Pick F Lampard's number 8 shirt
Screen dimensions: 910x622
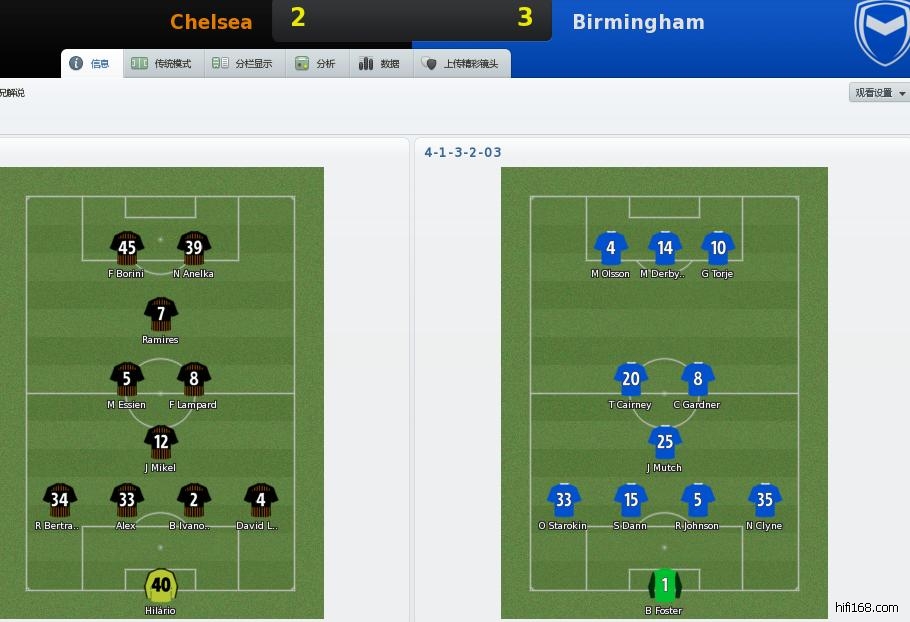click(x=193, y=379)
